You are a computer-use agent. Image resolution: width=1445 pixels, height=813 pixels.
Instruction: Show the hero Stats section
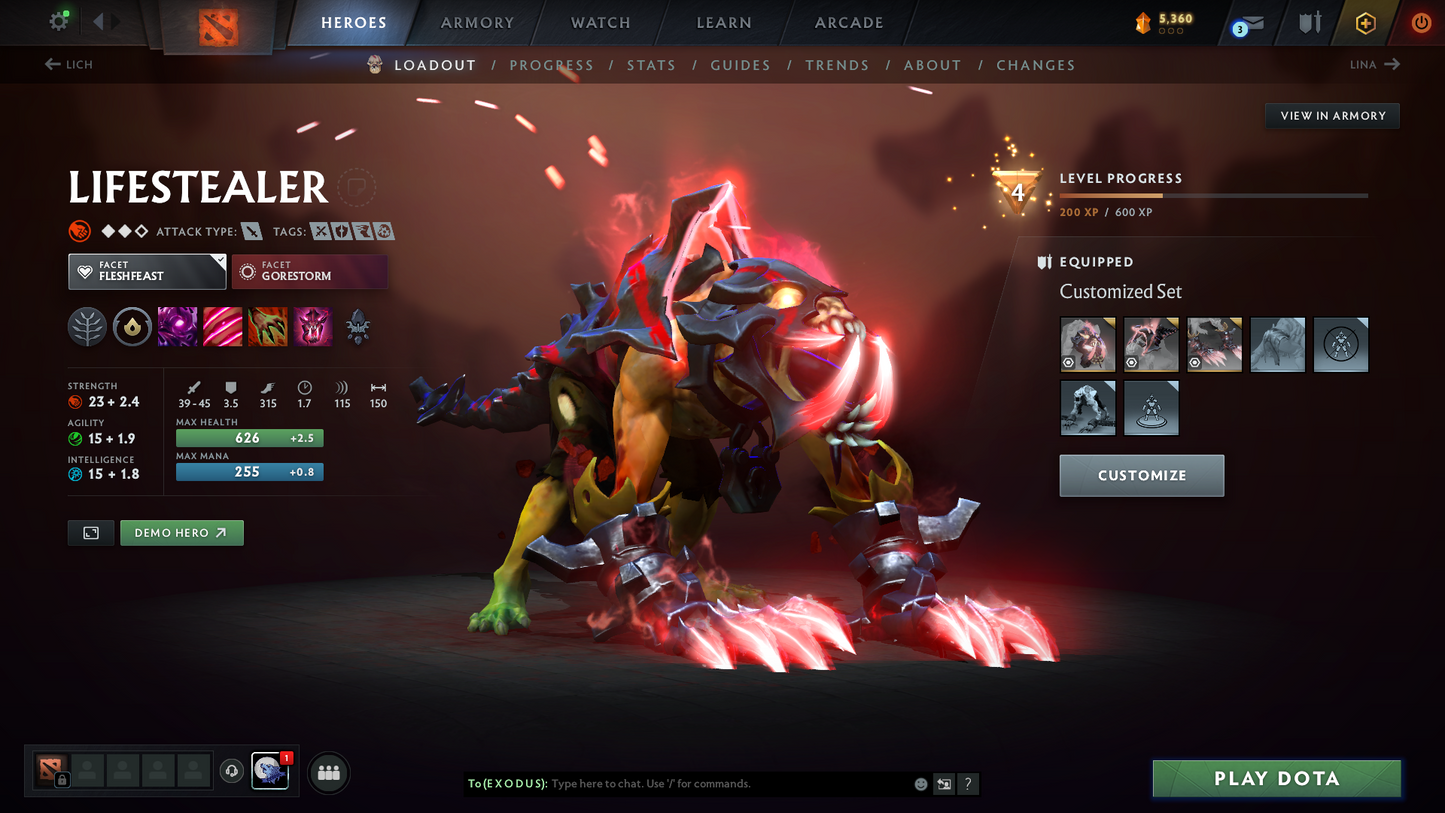point(651,65)
